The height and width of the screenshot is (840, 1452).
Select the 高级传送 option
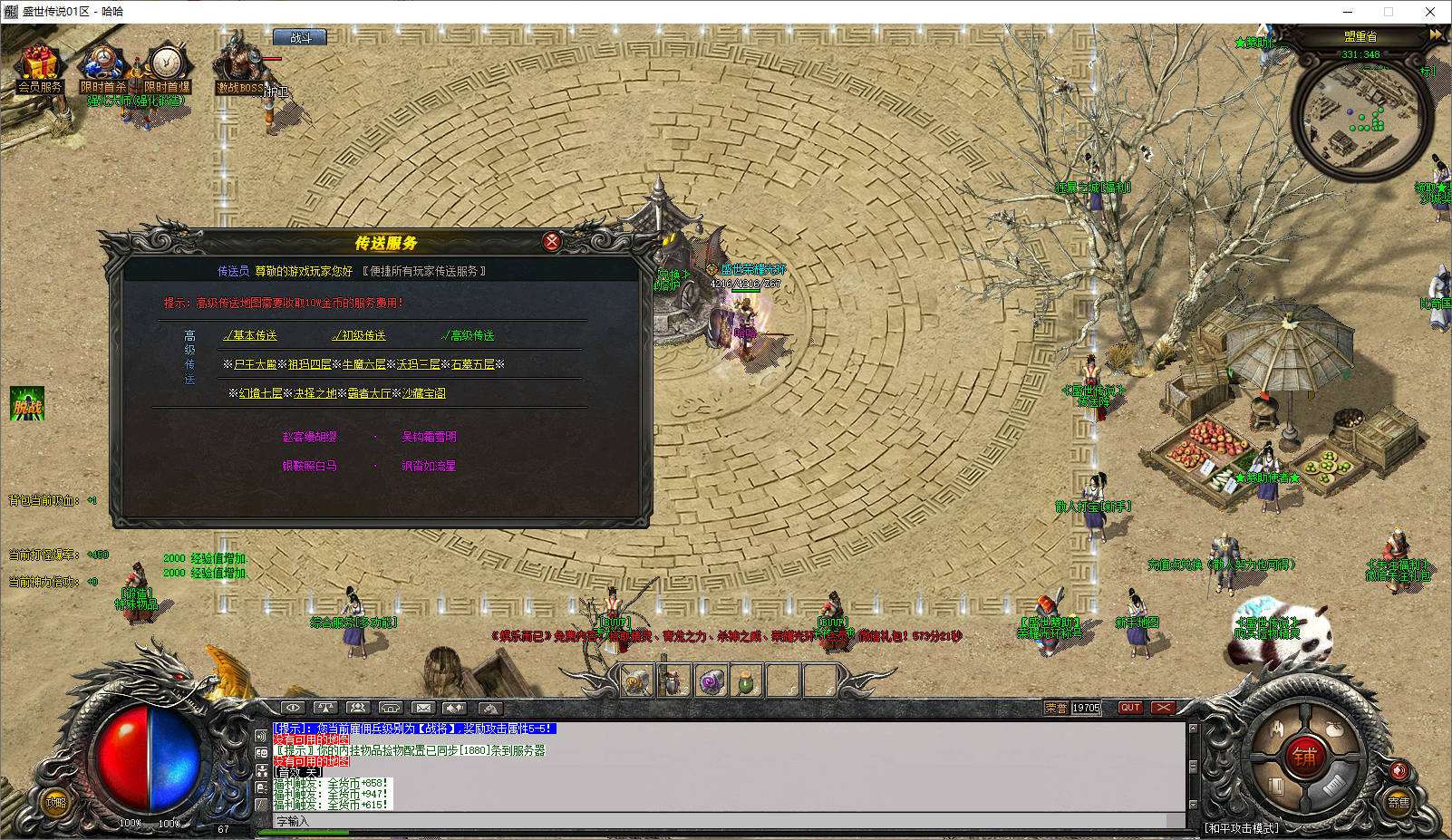click(469, 335)
